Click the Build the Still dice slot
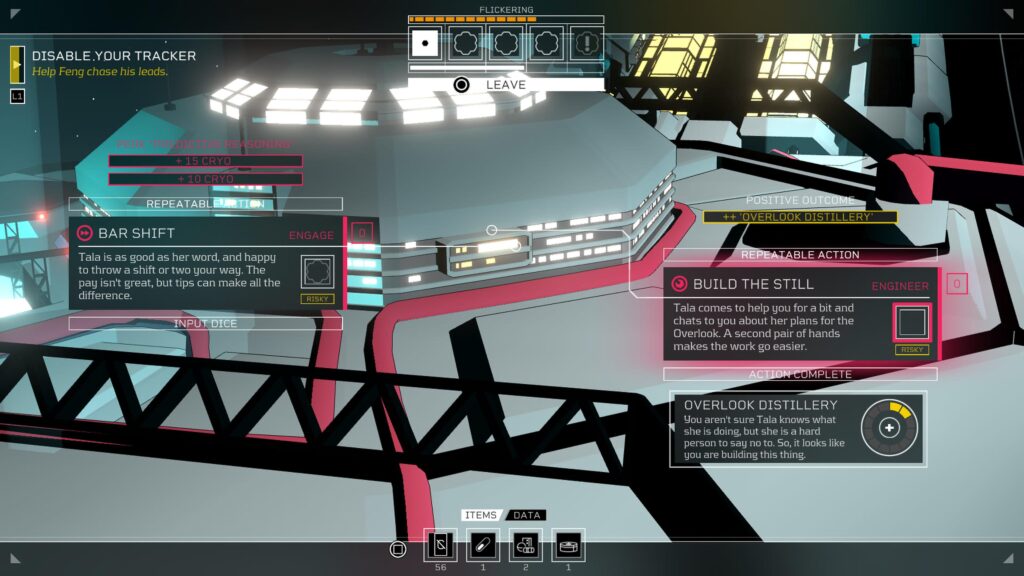Screen dimensions: 1024x576 (x=912, y=322)
